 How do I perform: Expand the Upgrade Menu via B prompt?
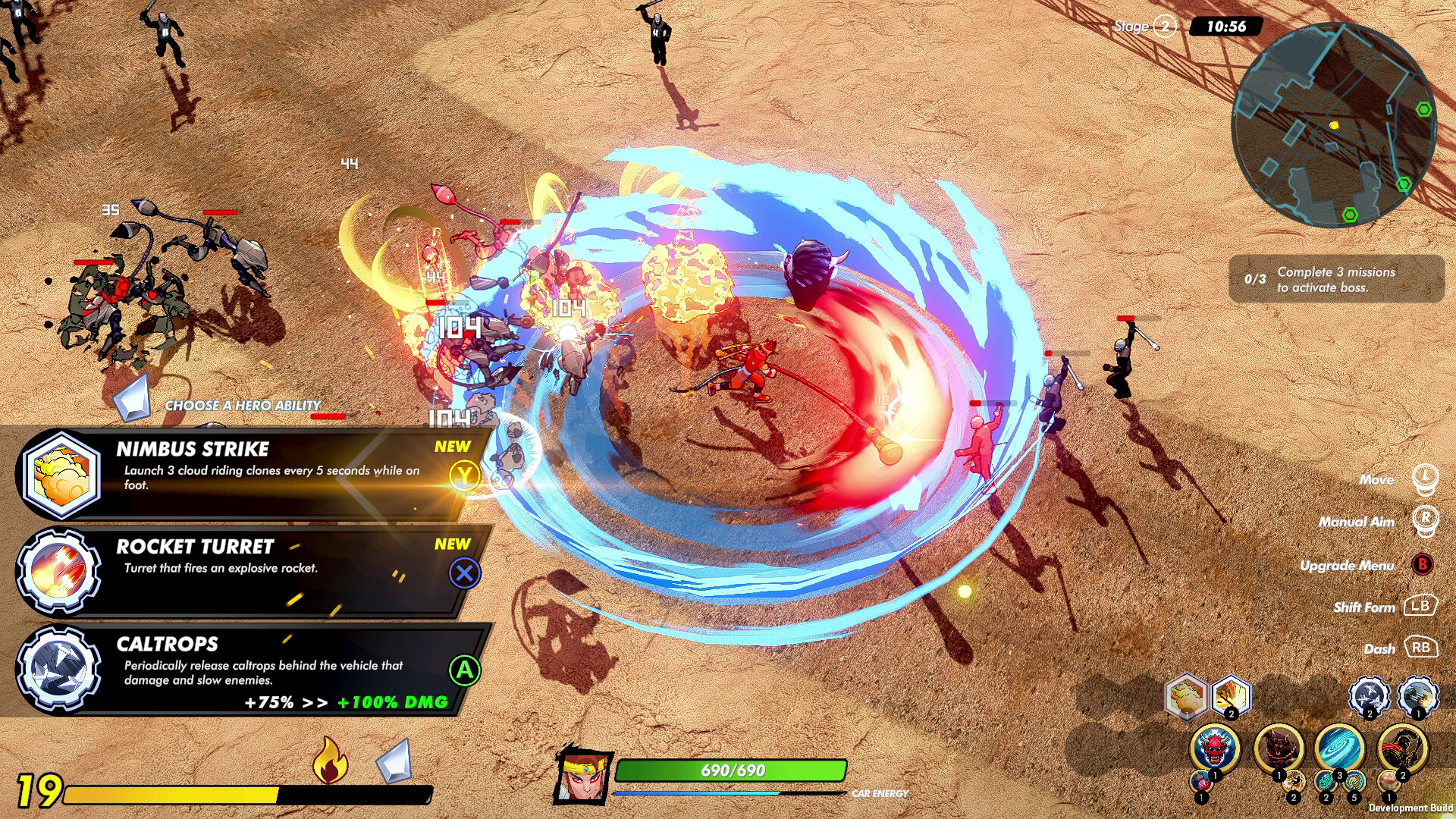click(1423, 566)
